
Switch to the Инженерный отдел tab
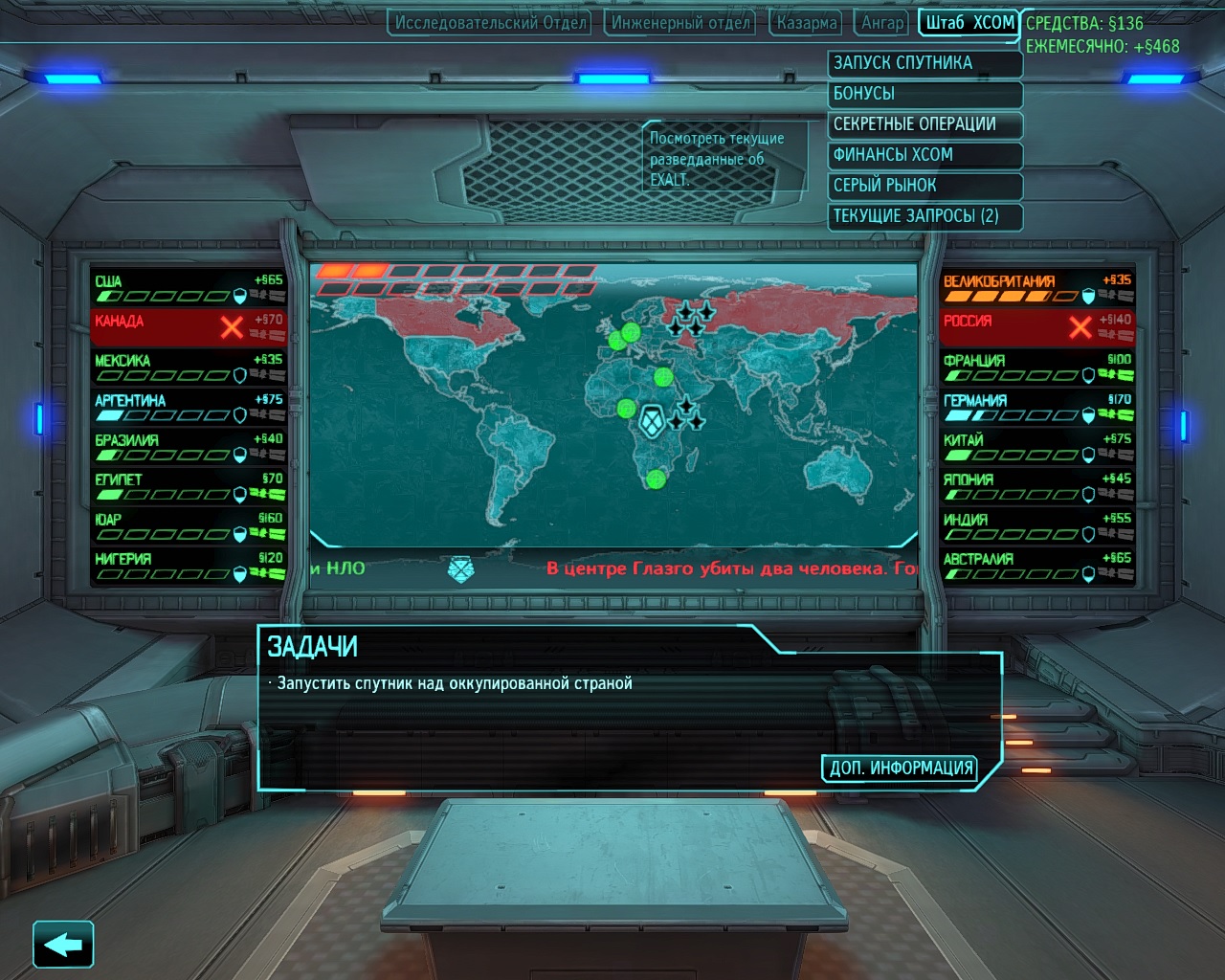(679, 22)
